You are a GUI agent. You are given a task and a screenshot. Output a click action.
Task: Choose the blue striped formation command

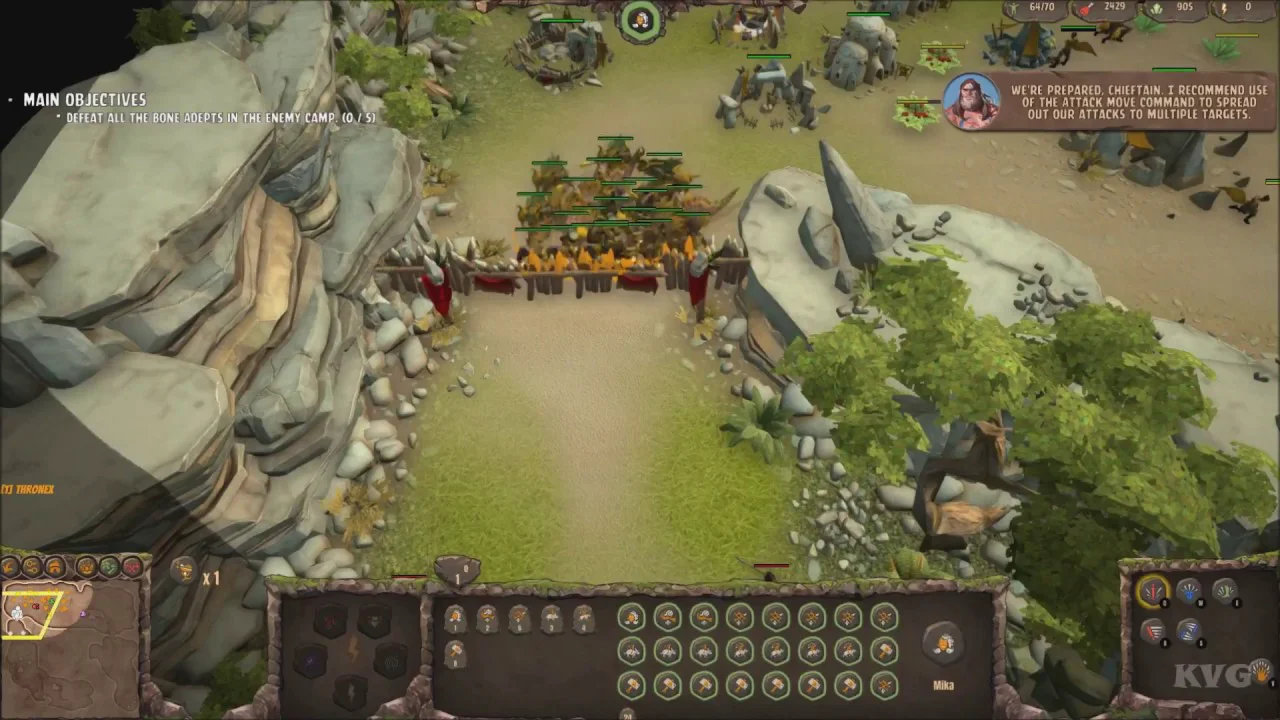click(x=1188, y=630)
